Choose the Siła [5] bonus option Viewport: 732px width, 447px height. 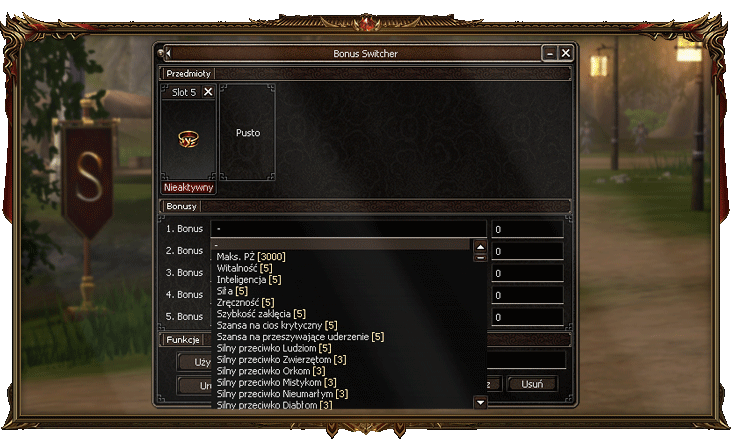(x=232, y=291)
